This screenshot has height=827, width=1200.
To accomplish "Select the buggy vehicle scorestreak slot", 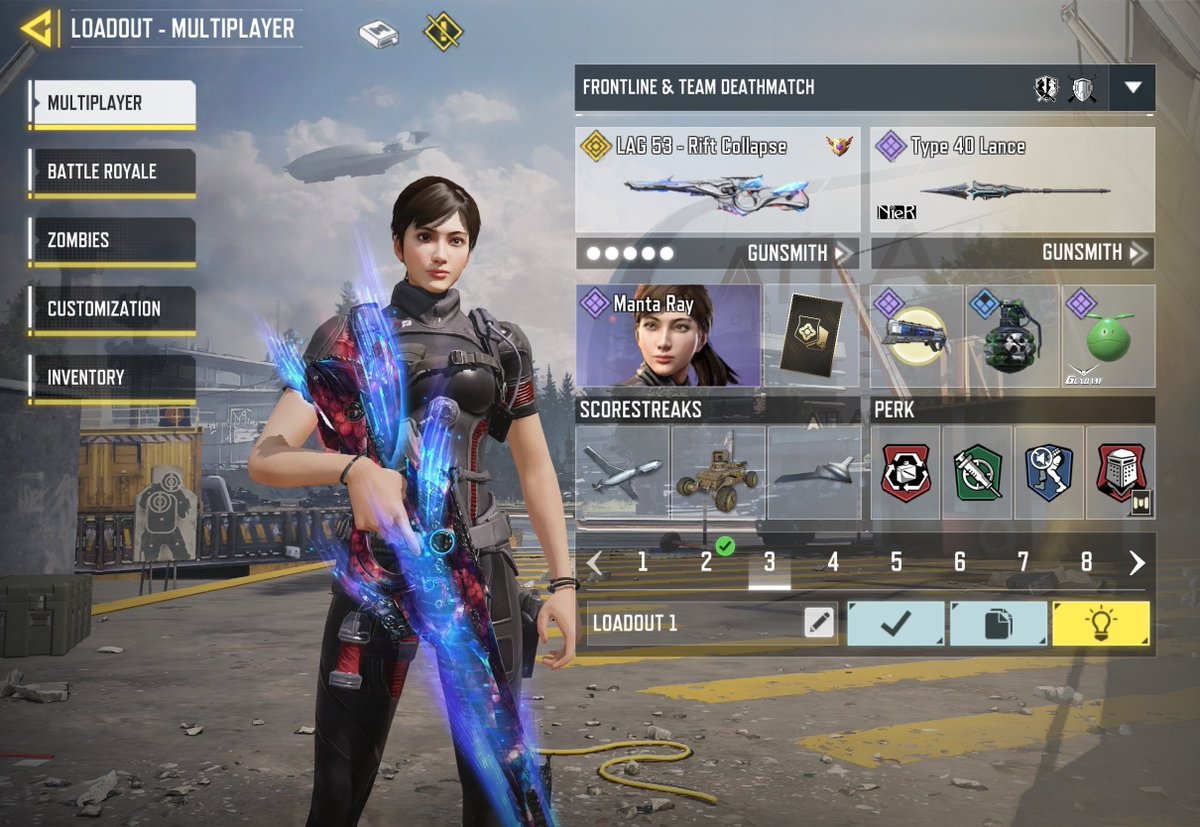I will (x=717, y=472).
